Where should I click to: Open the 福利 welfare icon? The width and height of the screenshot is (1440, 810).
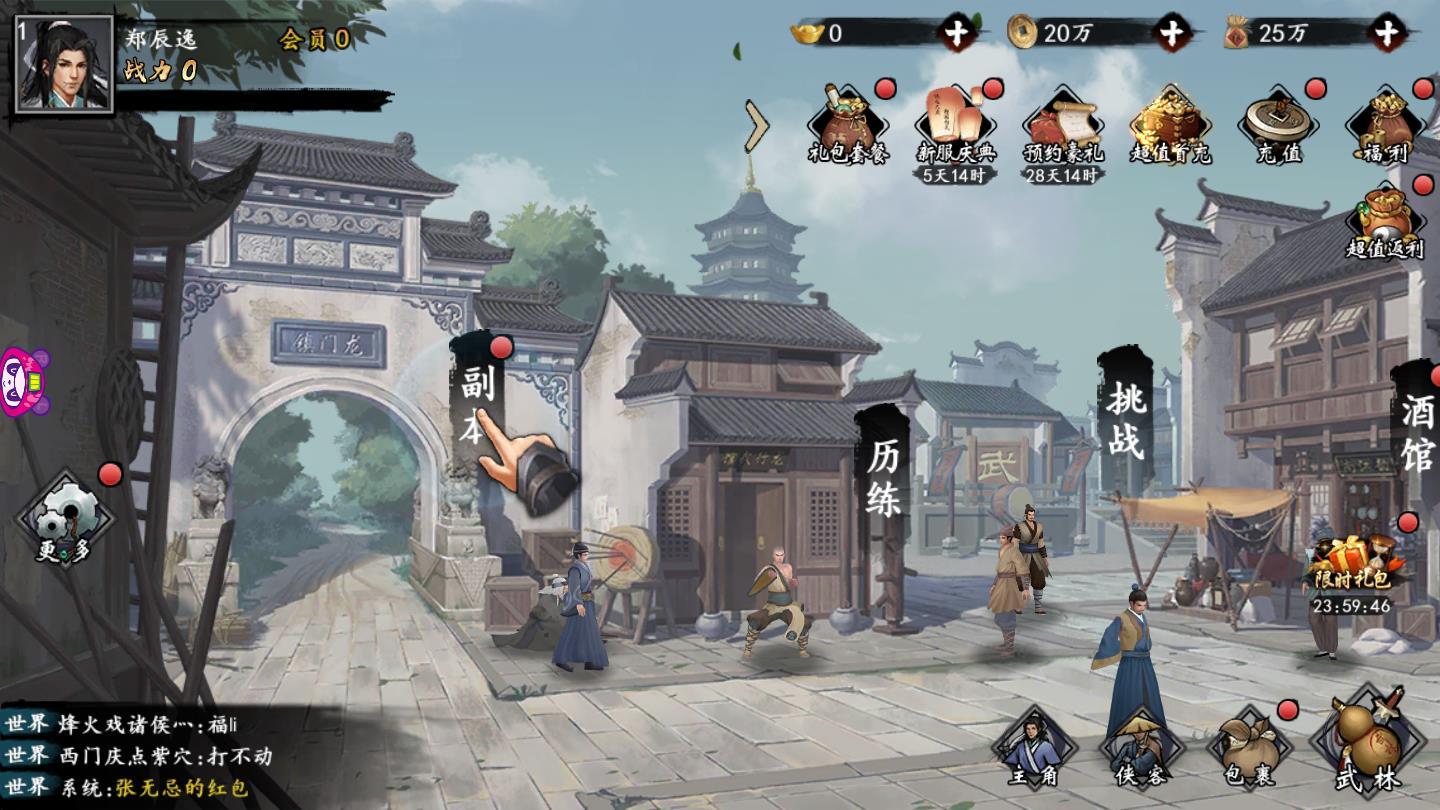(1385, 125)
